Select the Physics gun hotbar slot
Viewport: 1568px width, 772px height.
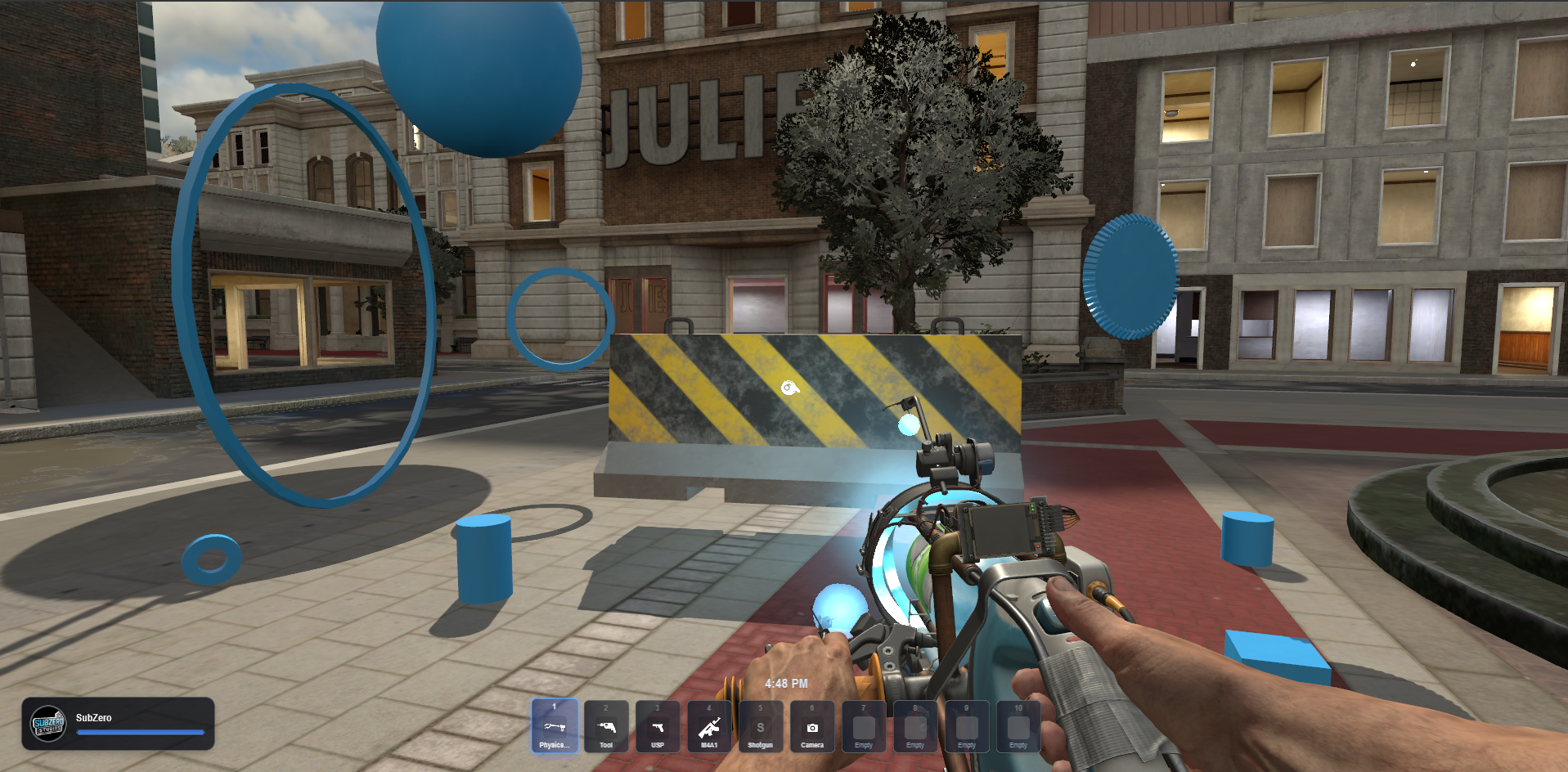point(555,726)
